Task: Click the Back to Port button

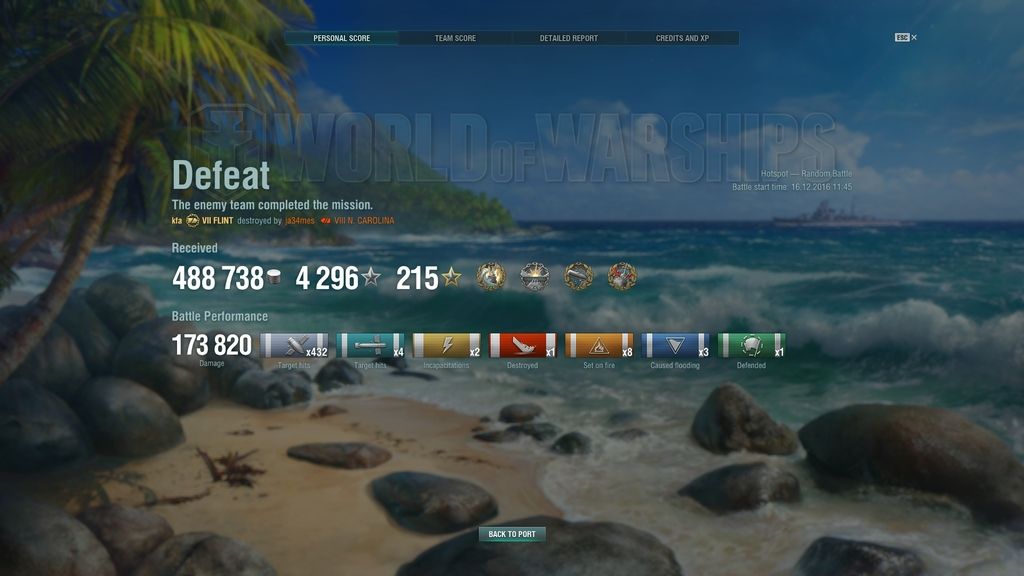Action: [512, 534]
